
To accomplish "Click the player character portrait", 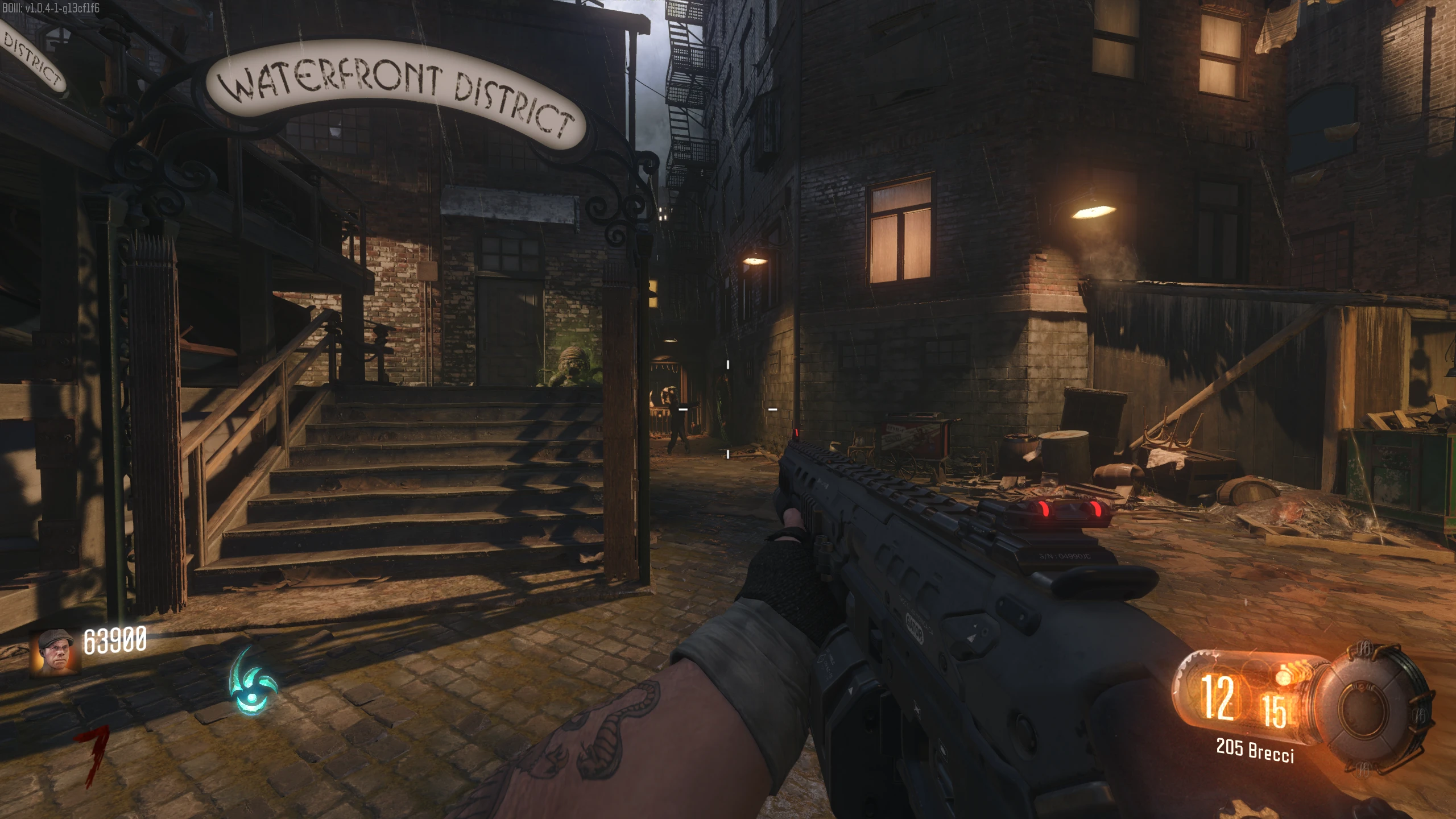I will coord(56,651).
